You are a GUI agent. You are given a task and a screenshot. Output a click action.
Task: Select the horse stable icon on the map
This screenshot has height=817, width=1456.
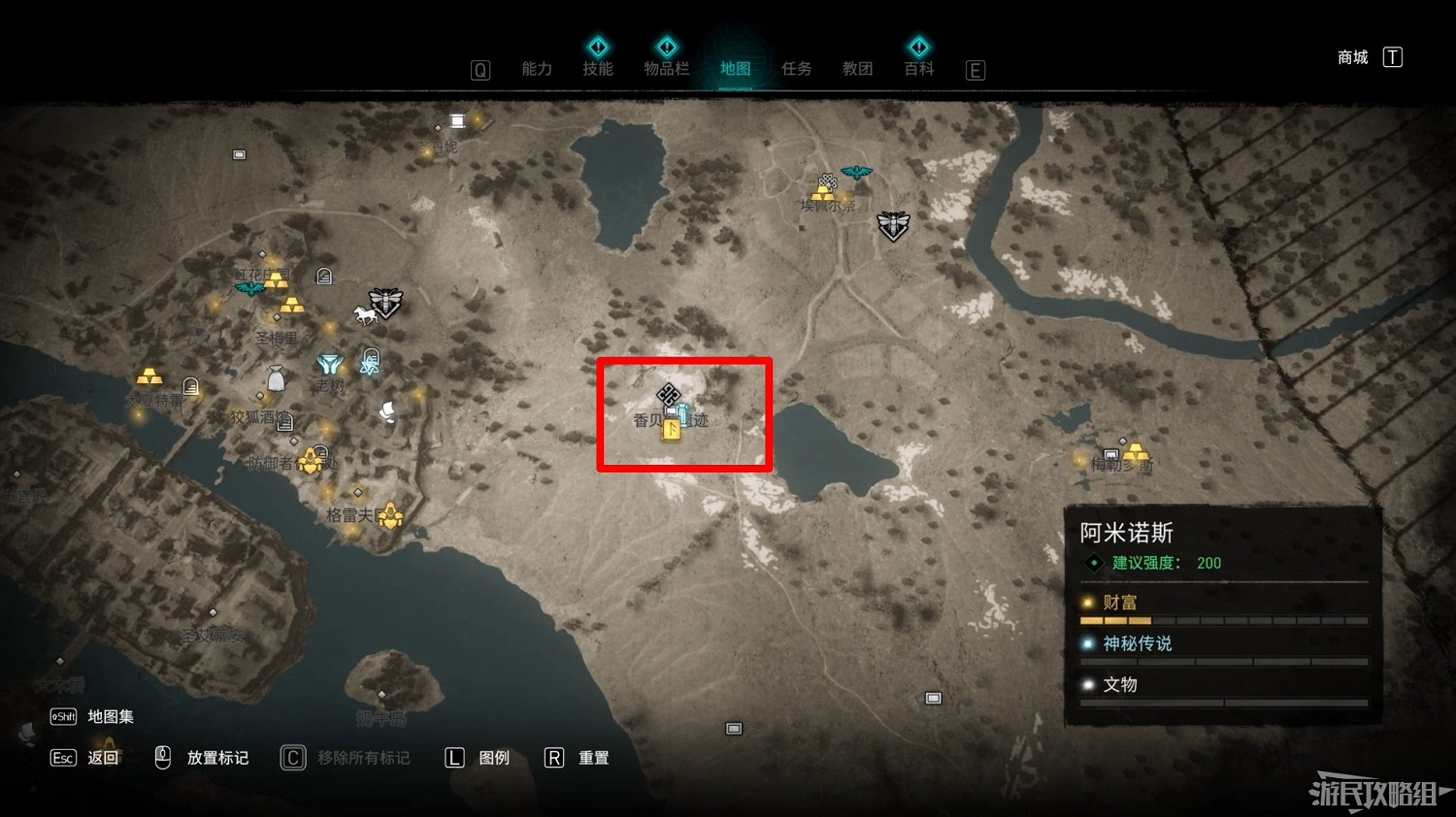coord(366,314)
